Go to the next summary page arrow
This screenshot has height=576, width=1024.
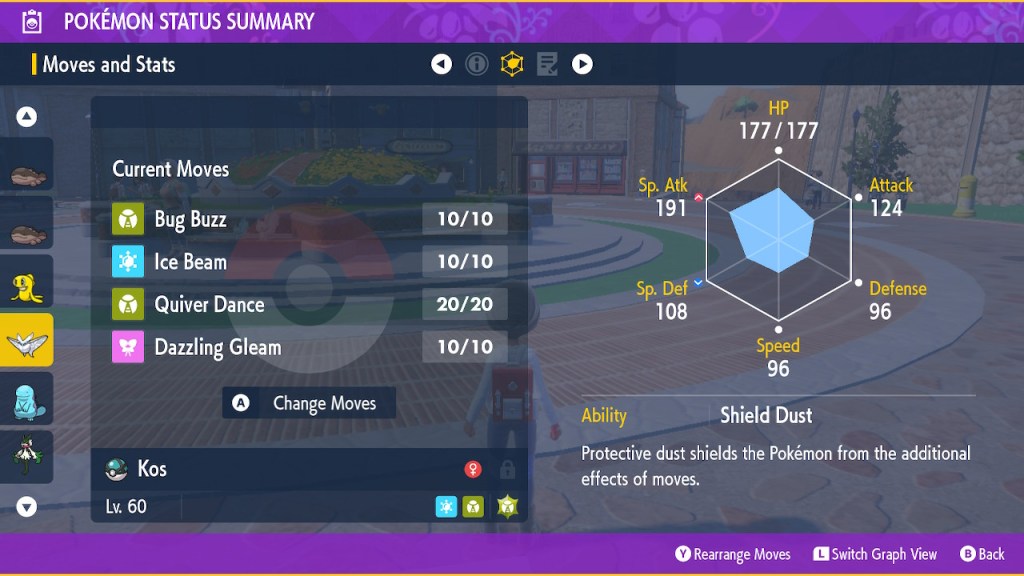tap(582, 65)
